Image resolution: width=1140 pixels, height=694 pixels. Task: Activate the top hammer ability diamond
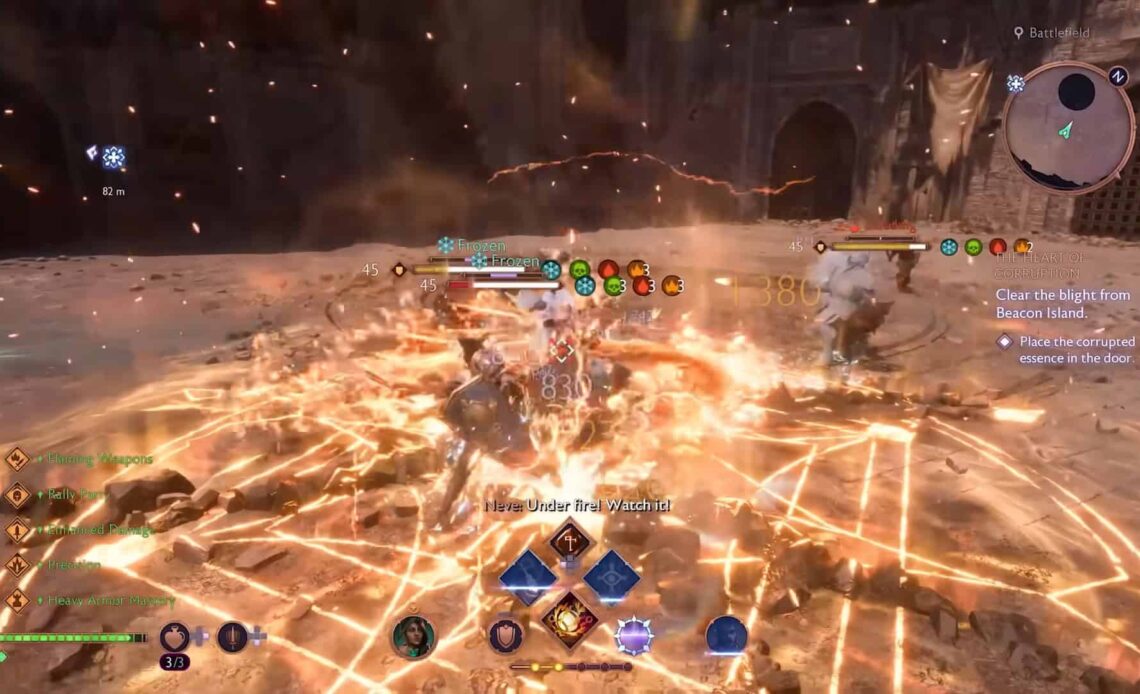click(569, 541)
